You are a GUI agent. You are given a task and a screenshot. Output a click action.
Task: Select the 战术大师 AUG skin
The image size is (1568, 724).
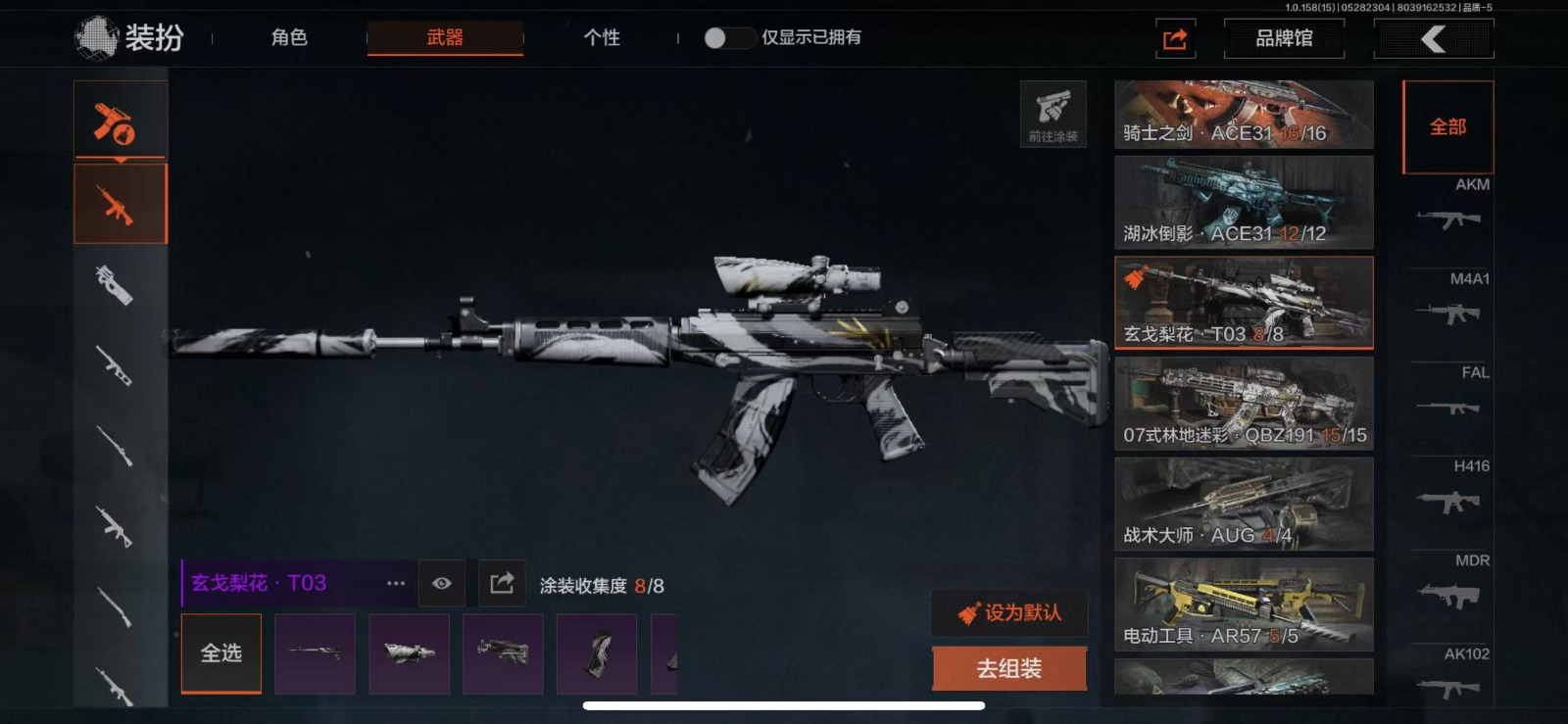(1244, 504)
